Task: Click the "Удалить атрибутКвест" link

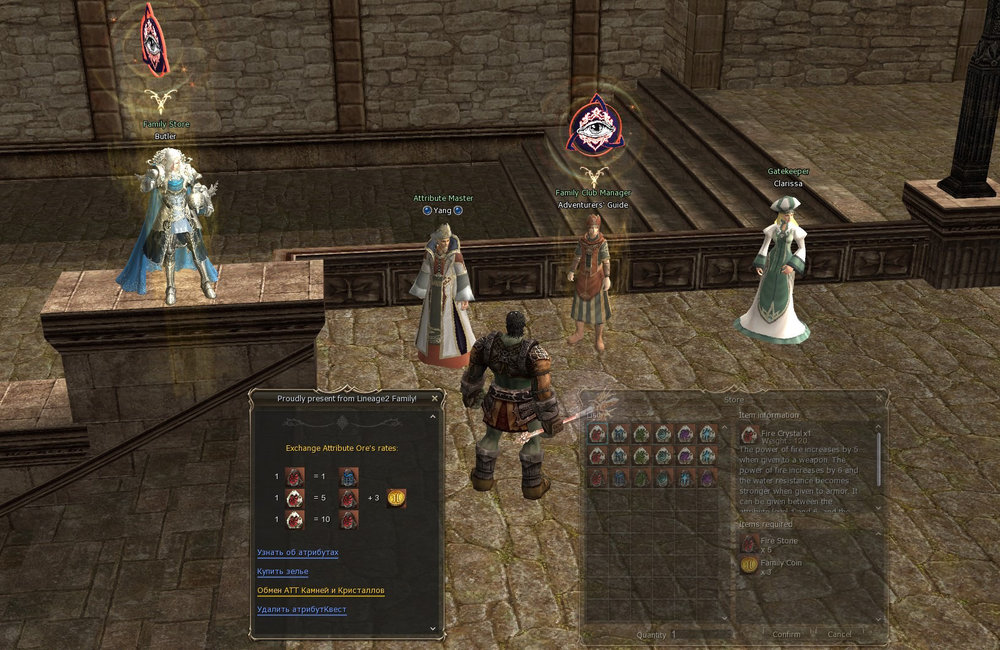Action: click(x=301, y=609)
